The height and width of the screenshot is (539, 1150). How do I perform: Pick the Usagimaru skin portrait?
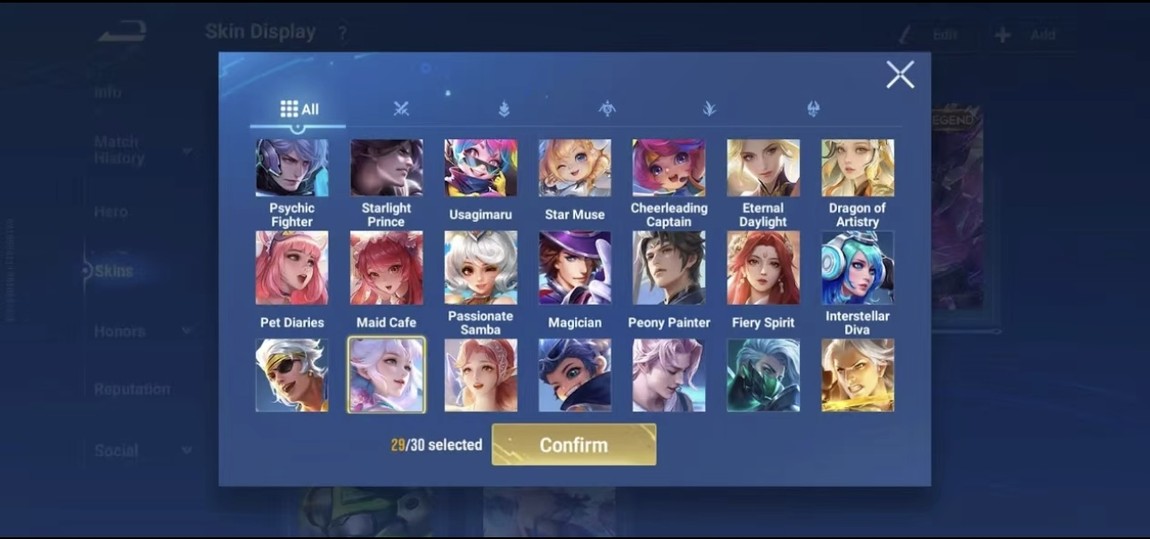click(481, 168)
